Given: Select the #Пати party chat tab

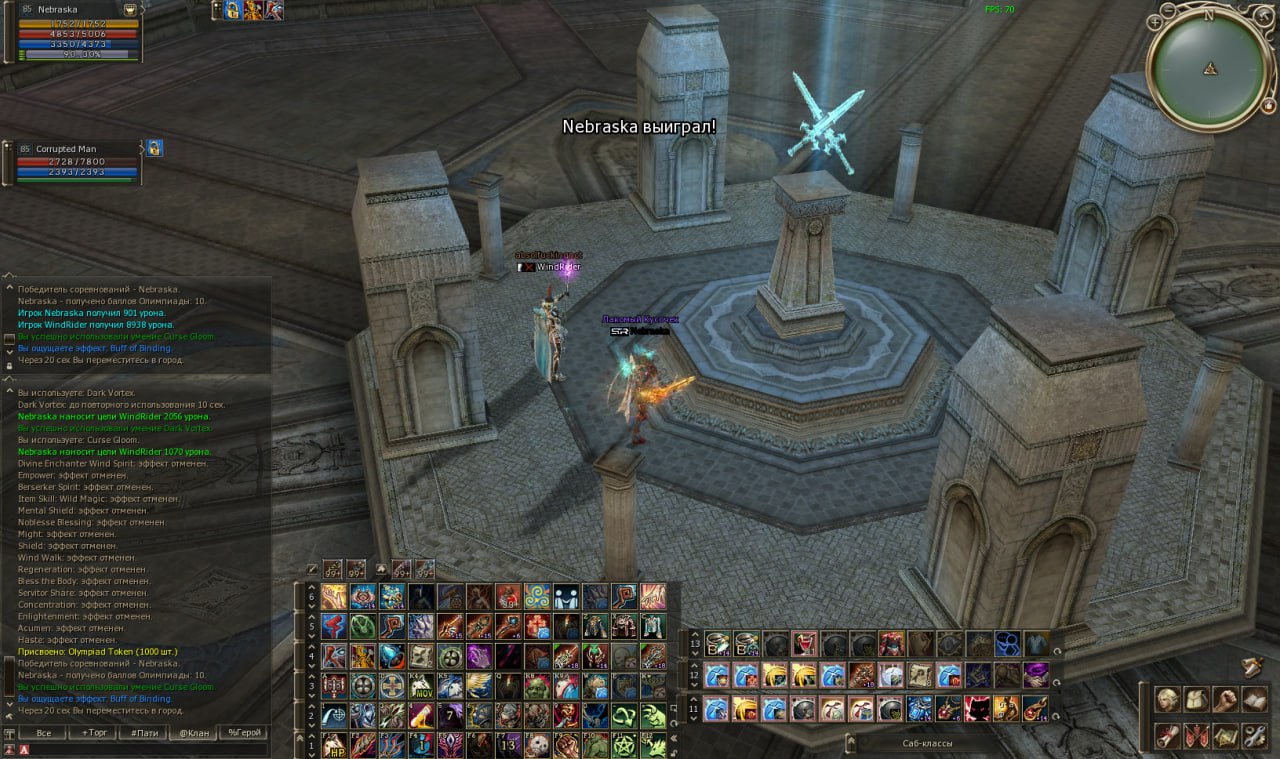Looking at the screenshot, I should [143, 733].
